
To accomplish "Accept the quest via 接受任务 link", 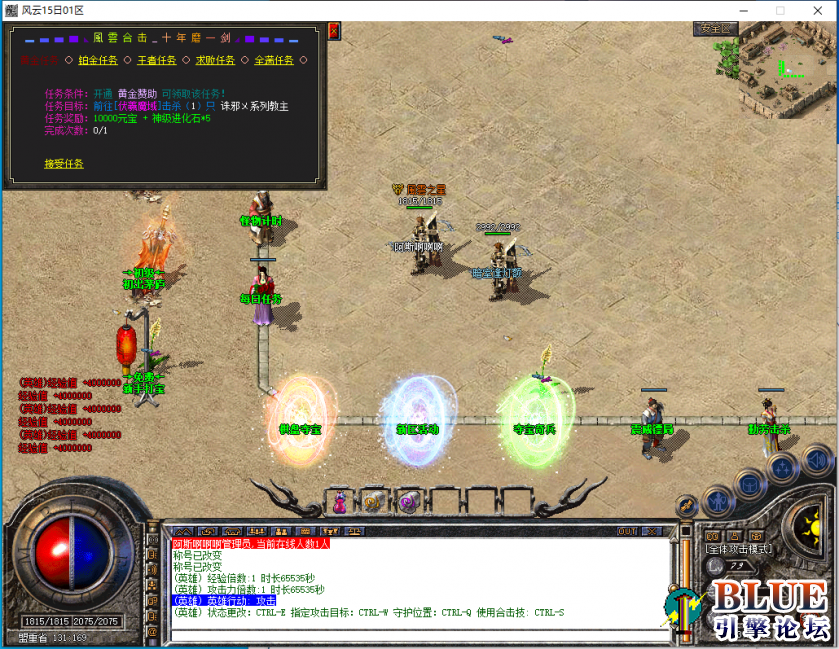I will [x=64, y=164].
